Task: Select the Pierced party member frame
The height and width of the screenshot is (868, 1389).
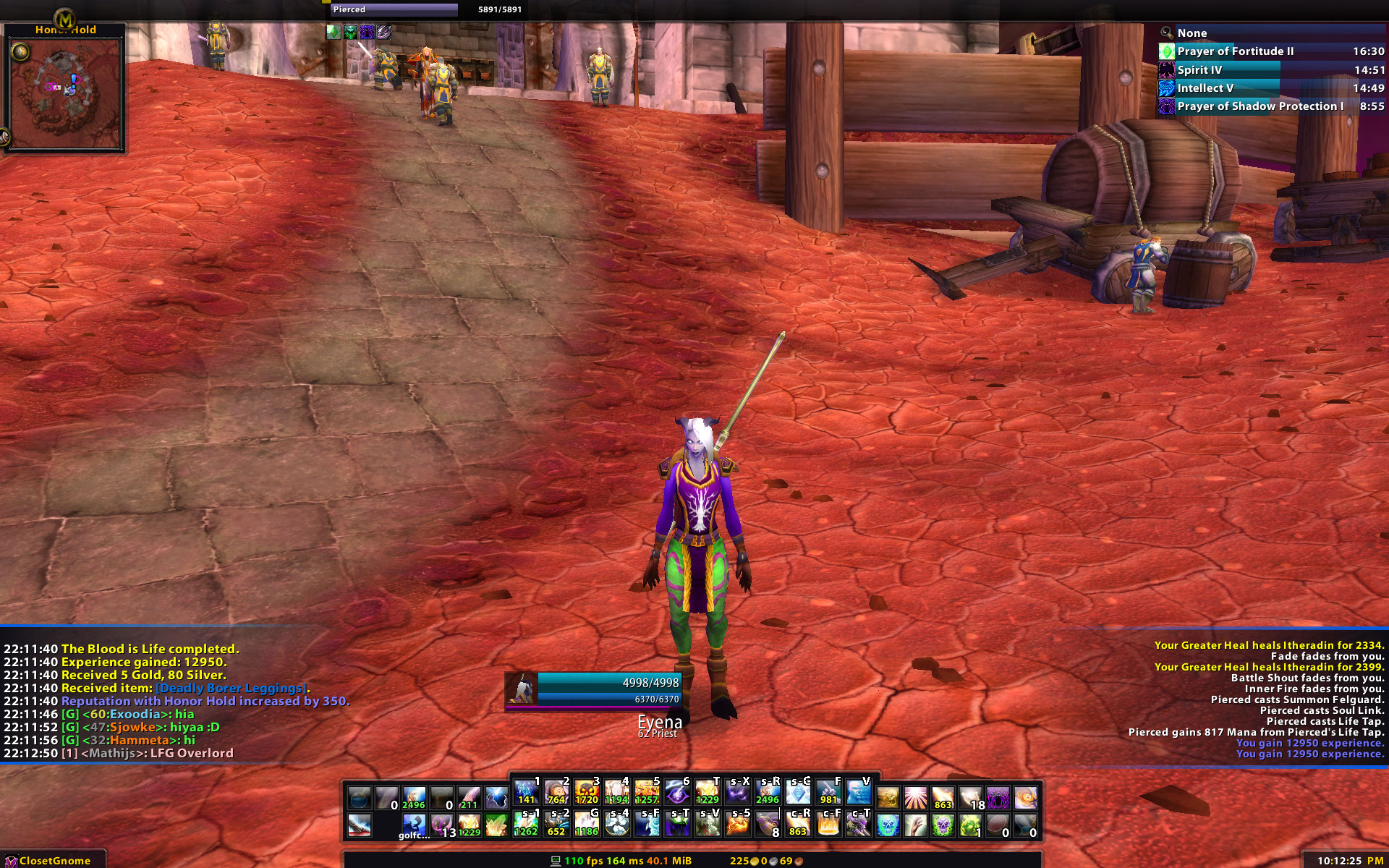Action: [394, 9]
